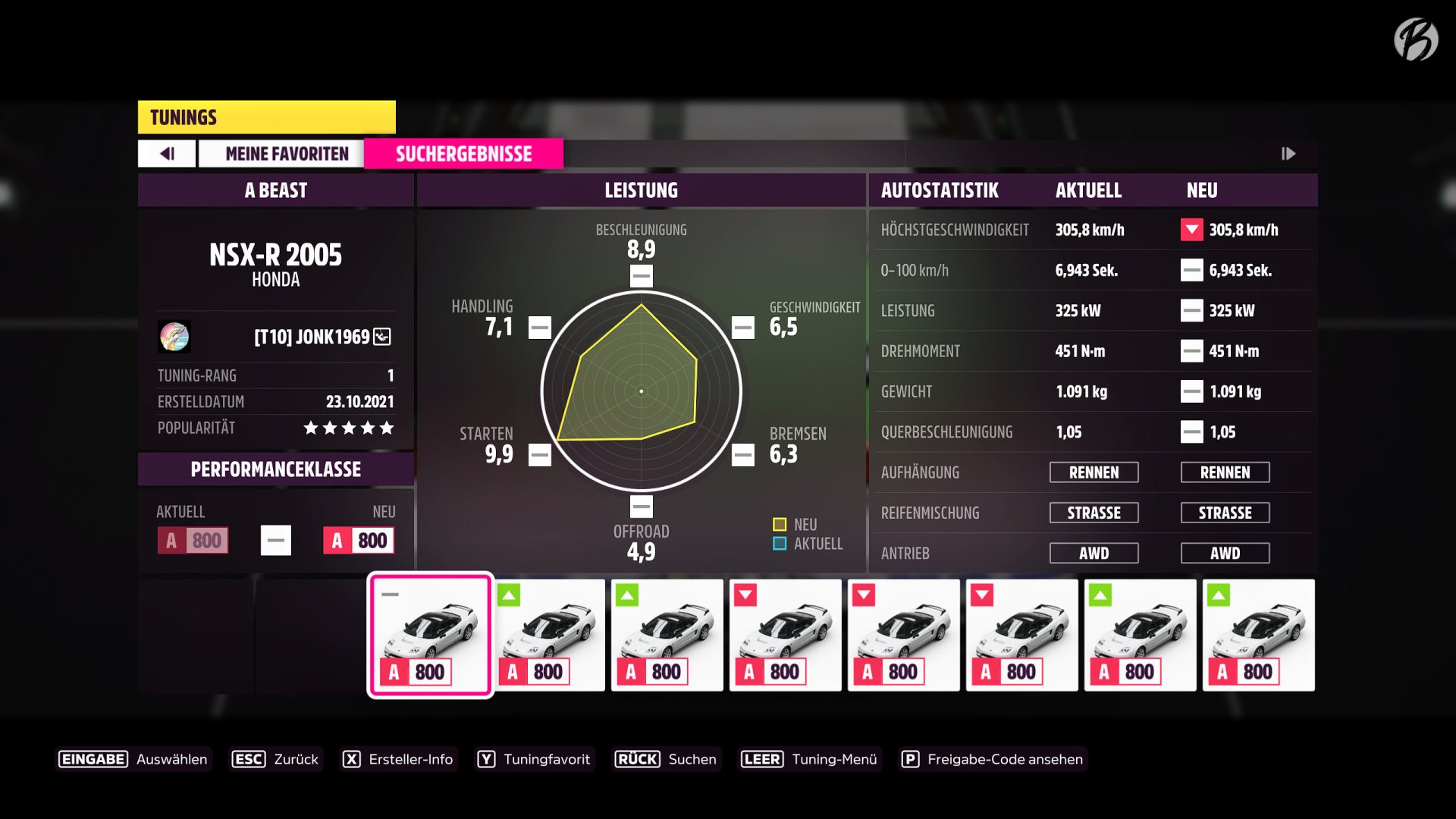Screen dimensions: 1456x819
Task: Open the Reifenmischung STRASSE selector
Action: [x=1094, y=513]
